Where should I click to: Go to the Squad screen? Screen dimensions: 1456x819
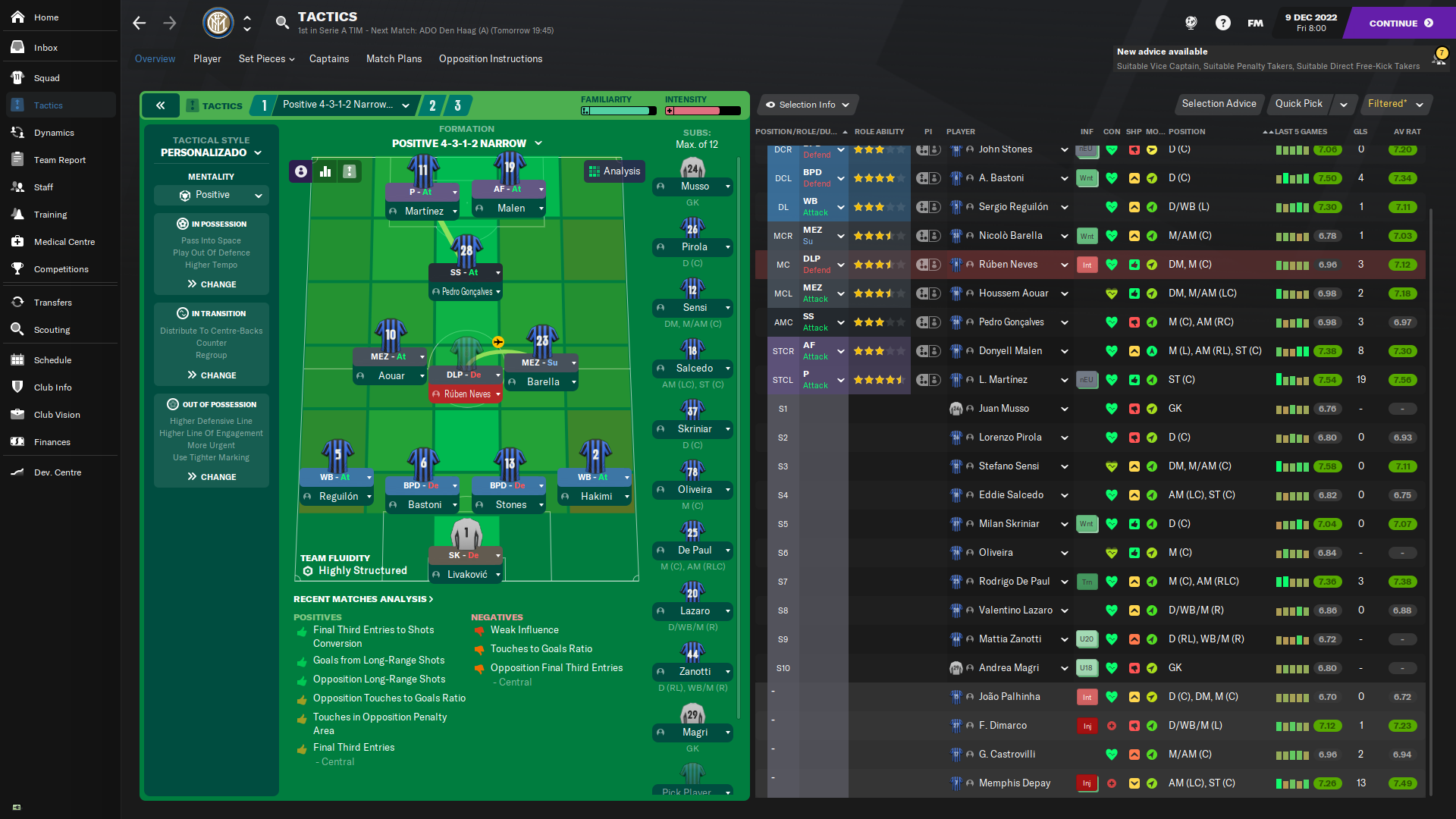tap(46, 78)
